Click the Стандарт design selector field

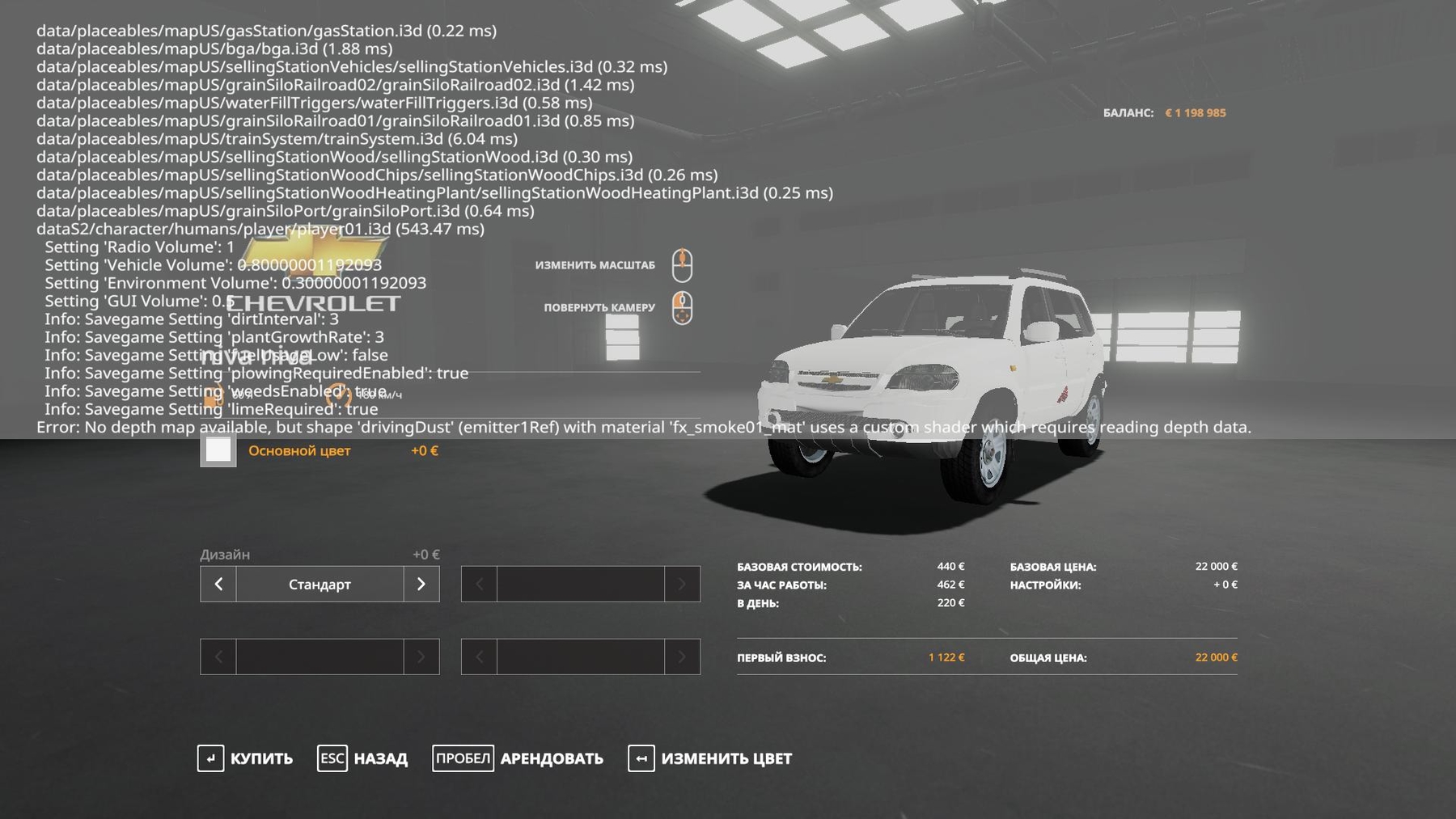coord(320,584)
